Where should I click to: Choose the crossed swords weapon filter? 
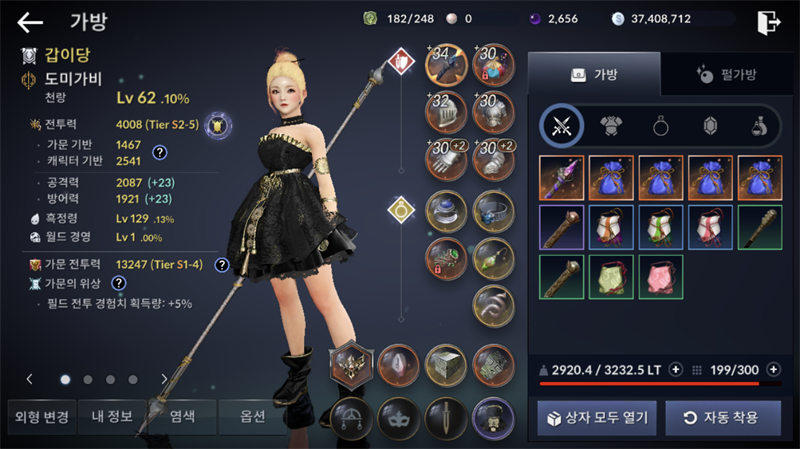click(x=562, y=126)
